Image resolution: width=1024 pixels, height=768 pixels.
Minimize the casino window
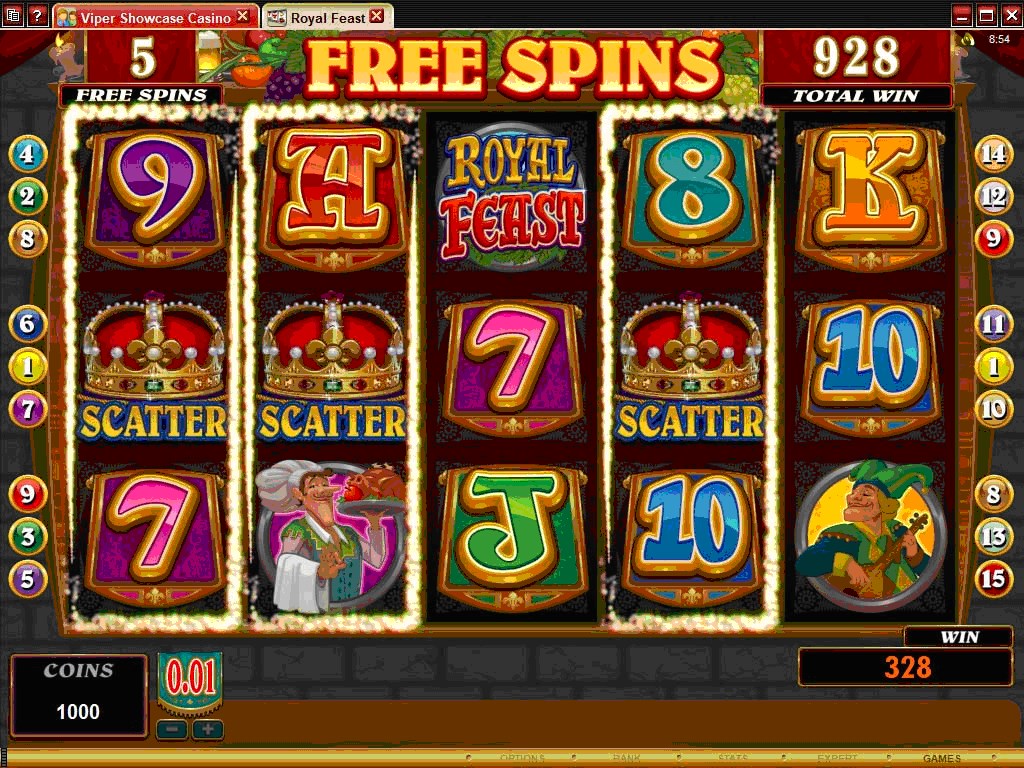(x=962, y=15)
